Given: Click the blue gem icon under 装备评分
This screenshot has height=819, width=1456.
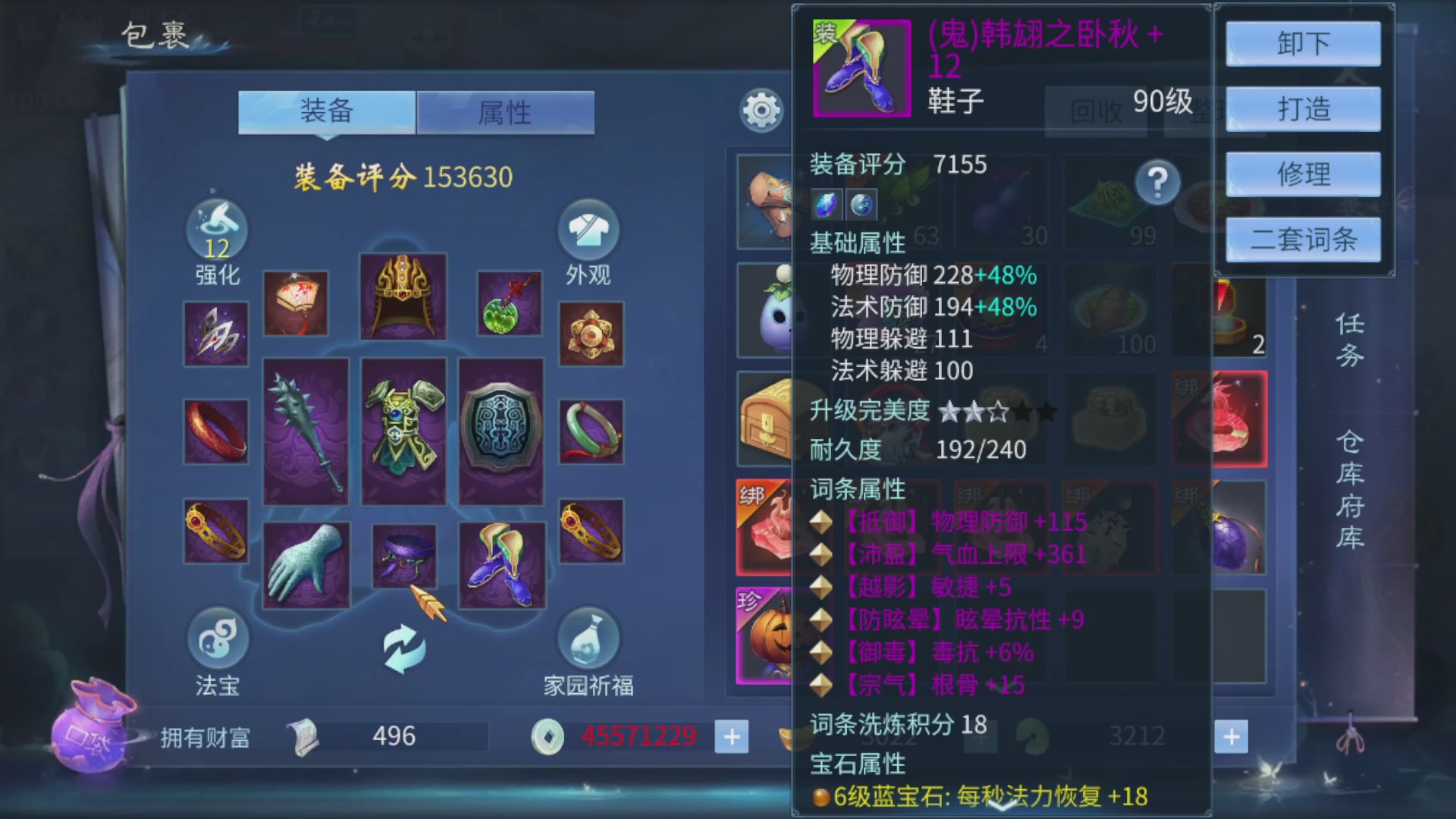Looking at the screenshot, I should coord(827,205).
